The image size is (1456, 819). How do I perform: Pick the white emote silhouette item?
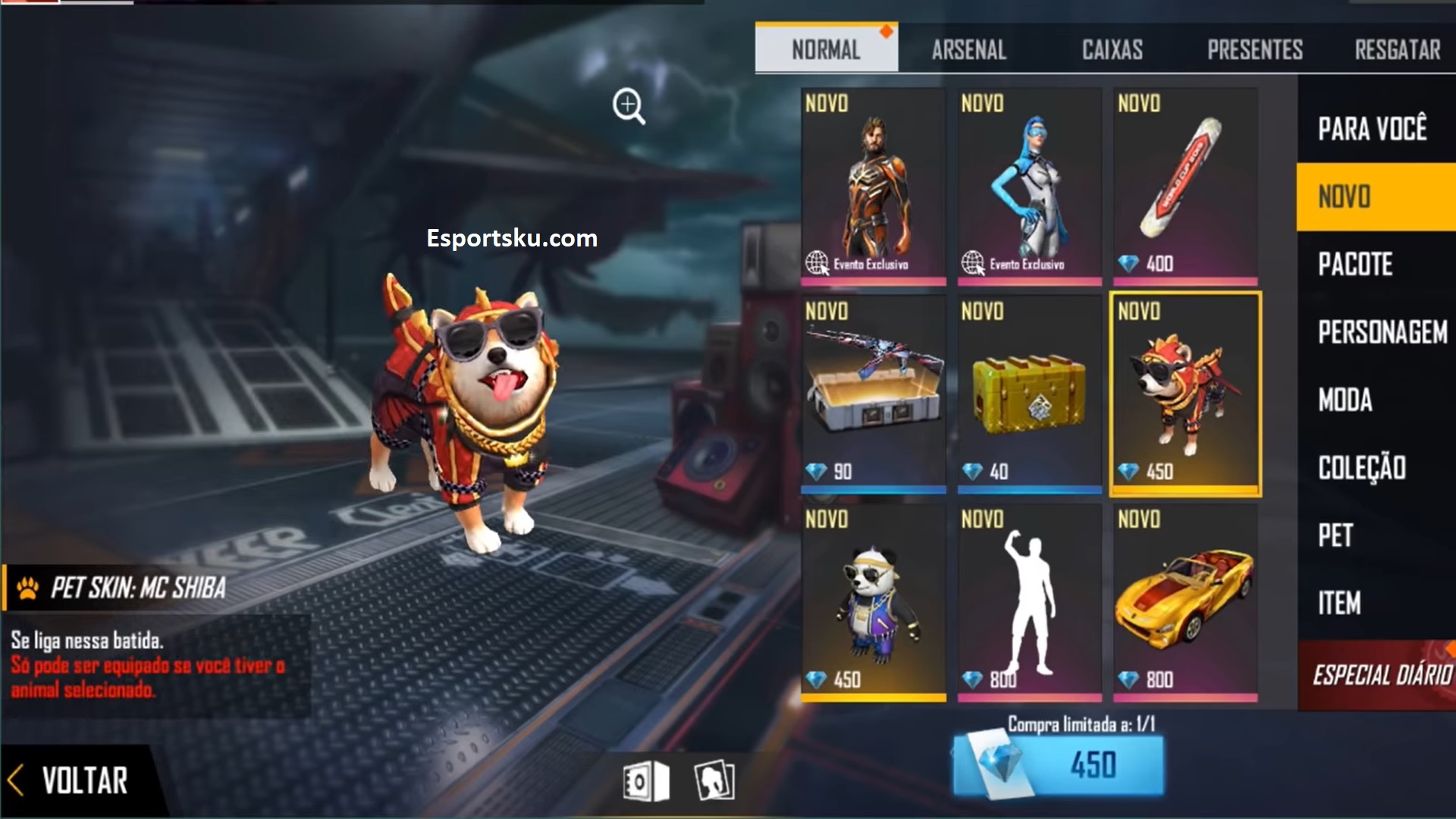[1029, 601]
